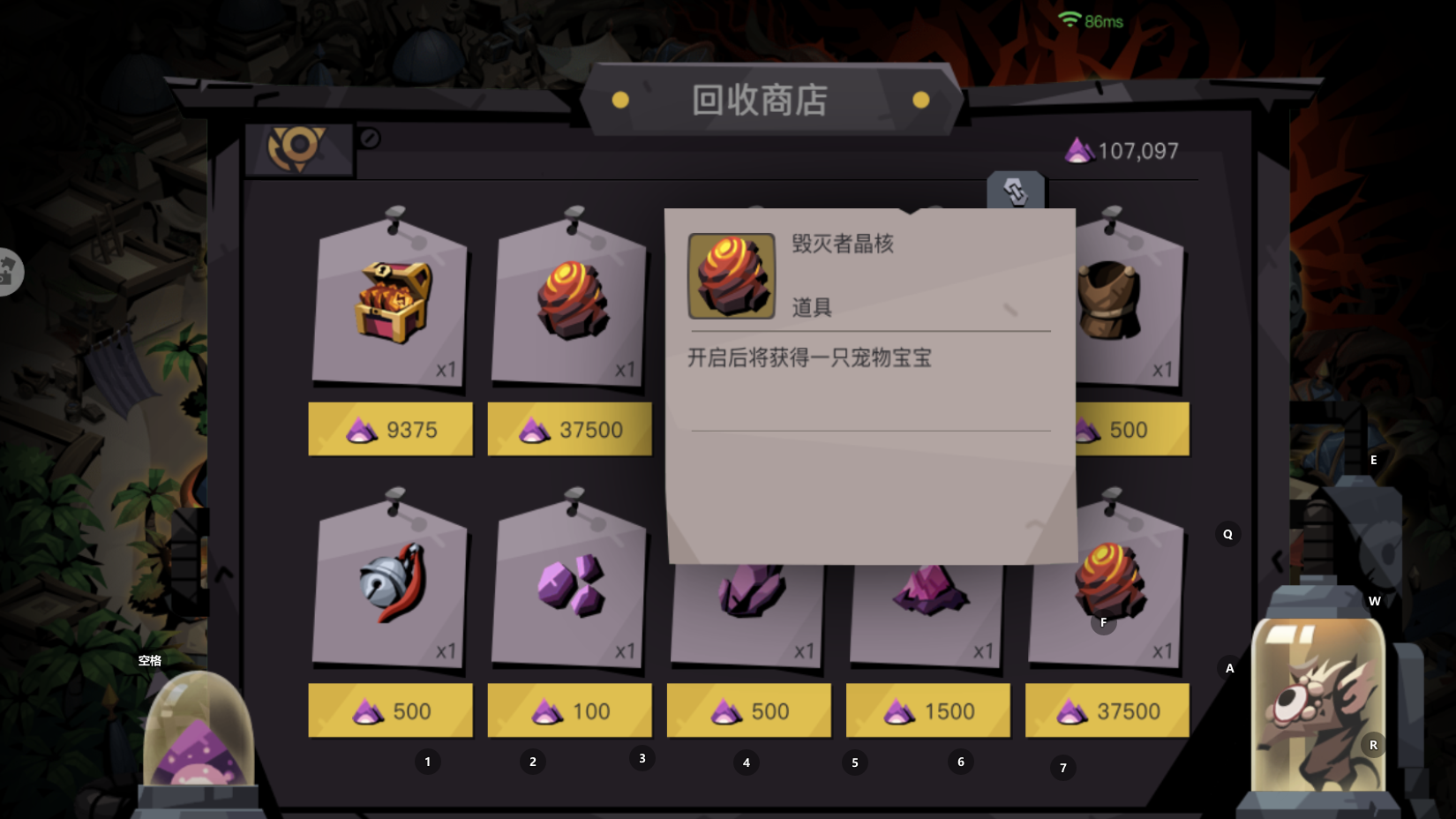
Task: Toggle slot 7 orange crystal core selection
Action: tap(1107, 584)
